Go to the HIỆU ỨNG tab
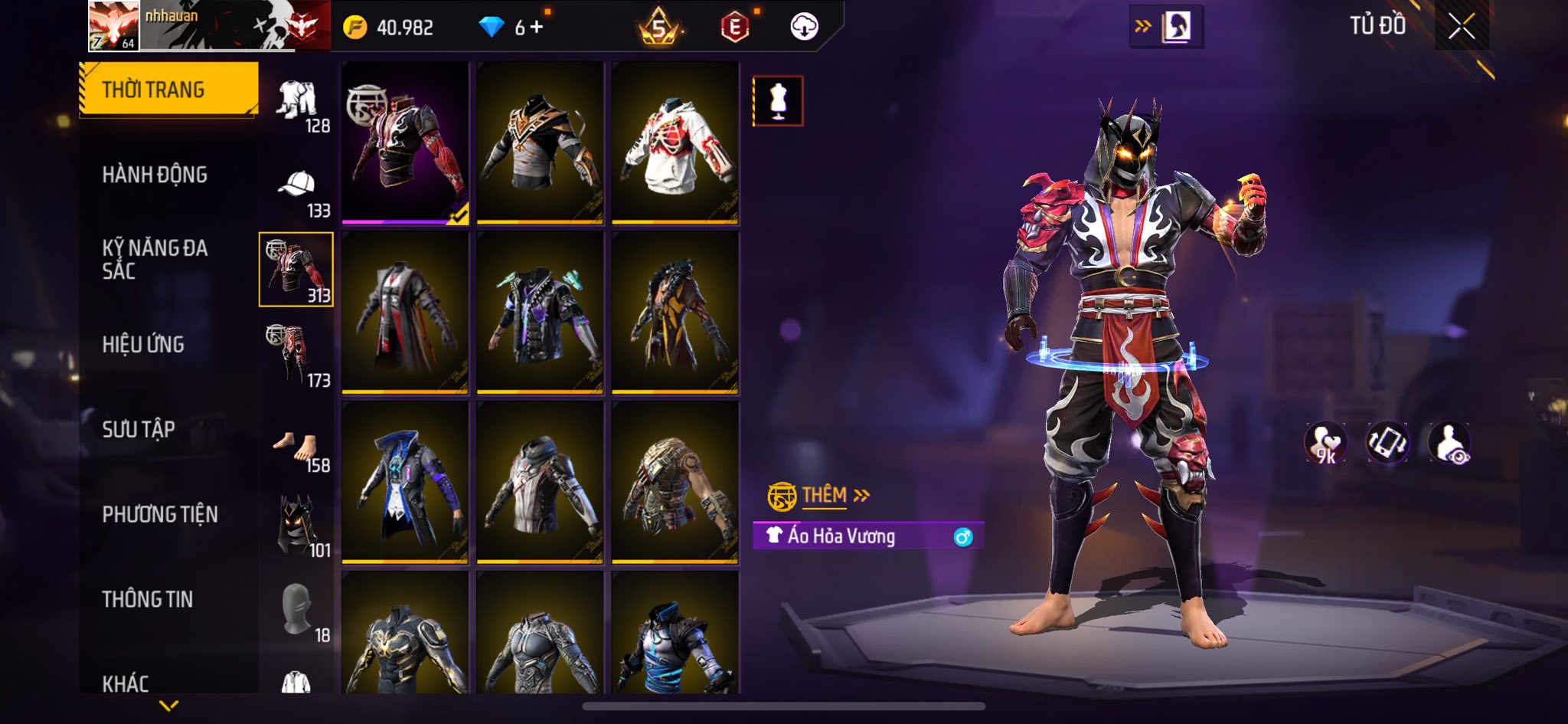Screen dimensions: 1568x724 coord(143,345)
